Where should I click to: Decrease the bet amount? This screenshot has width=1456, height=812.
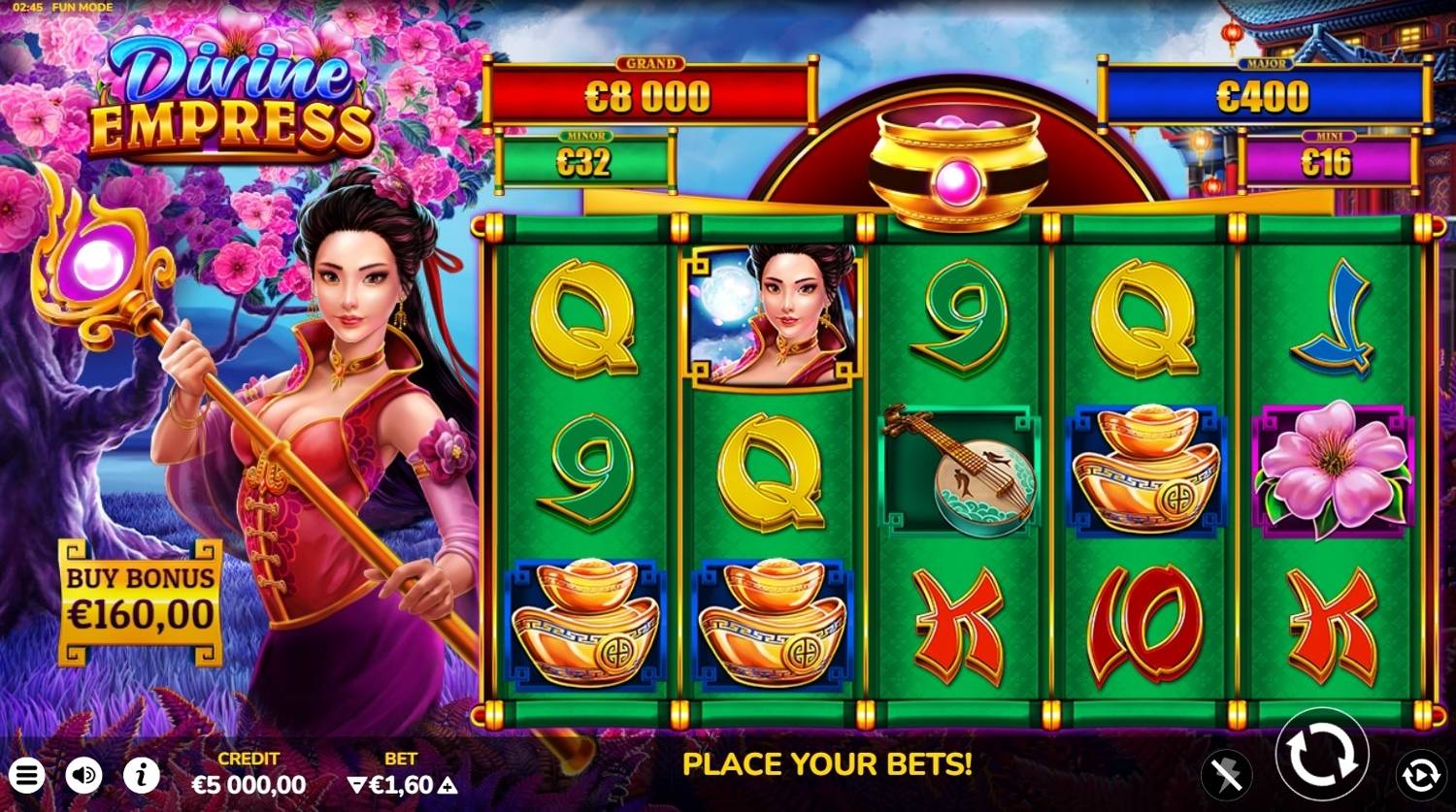pos(356,785)
